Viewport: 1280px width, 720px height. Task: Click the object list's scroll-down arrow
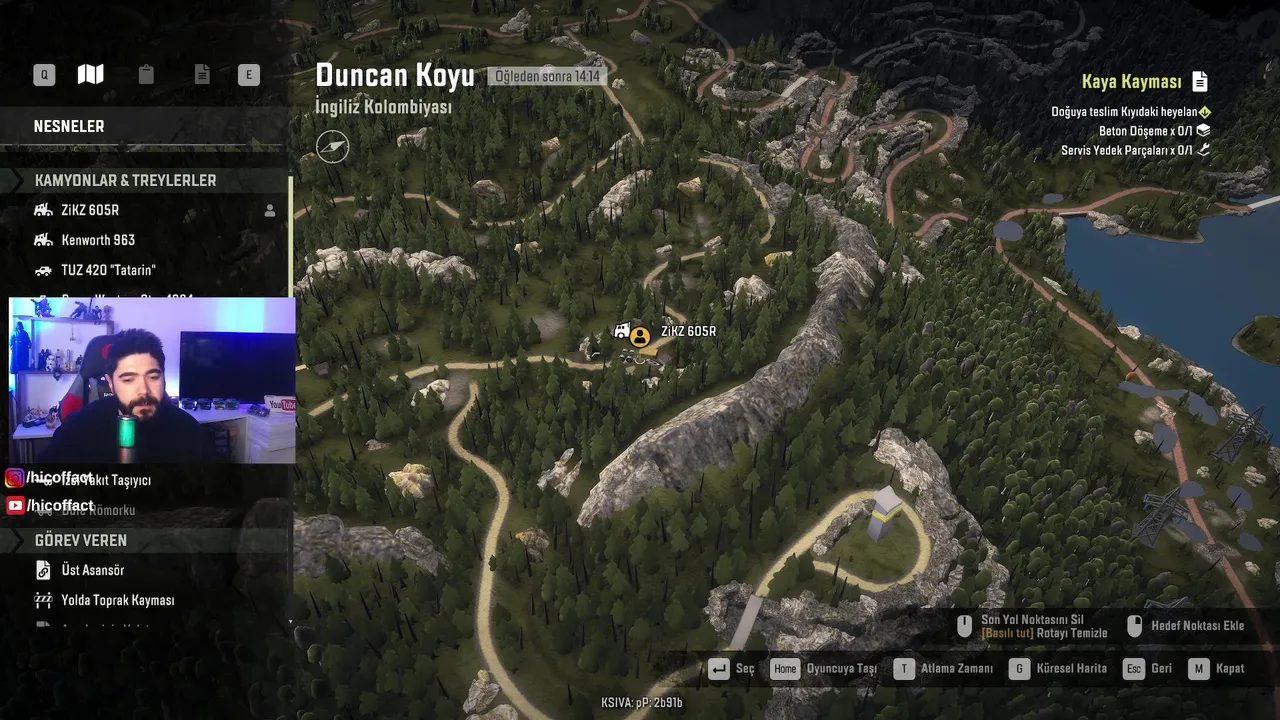pos(290,622)
